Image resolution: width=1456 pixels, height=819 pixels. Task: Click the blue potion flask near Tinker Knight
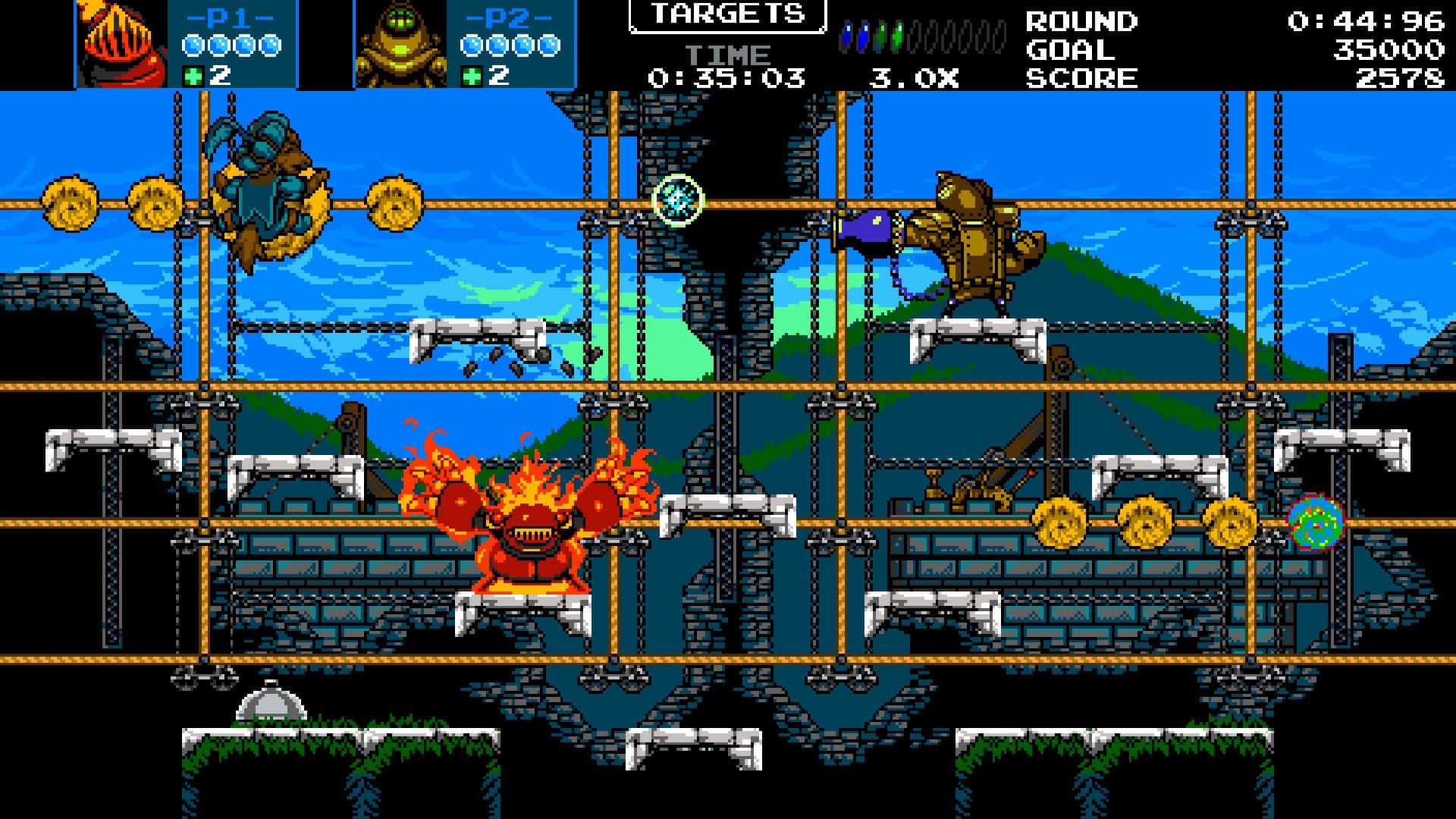(x=864, y=226)
